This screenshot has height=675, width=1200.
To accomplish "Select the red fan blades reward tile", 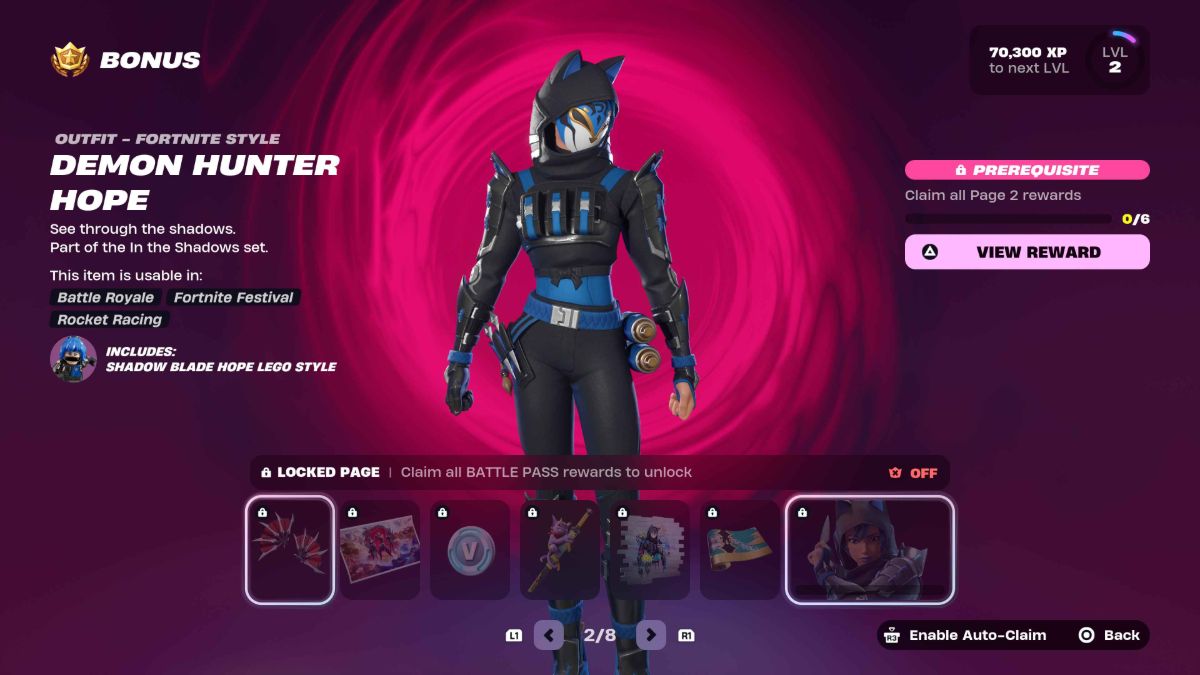I will (x=289, y=550).
